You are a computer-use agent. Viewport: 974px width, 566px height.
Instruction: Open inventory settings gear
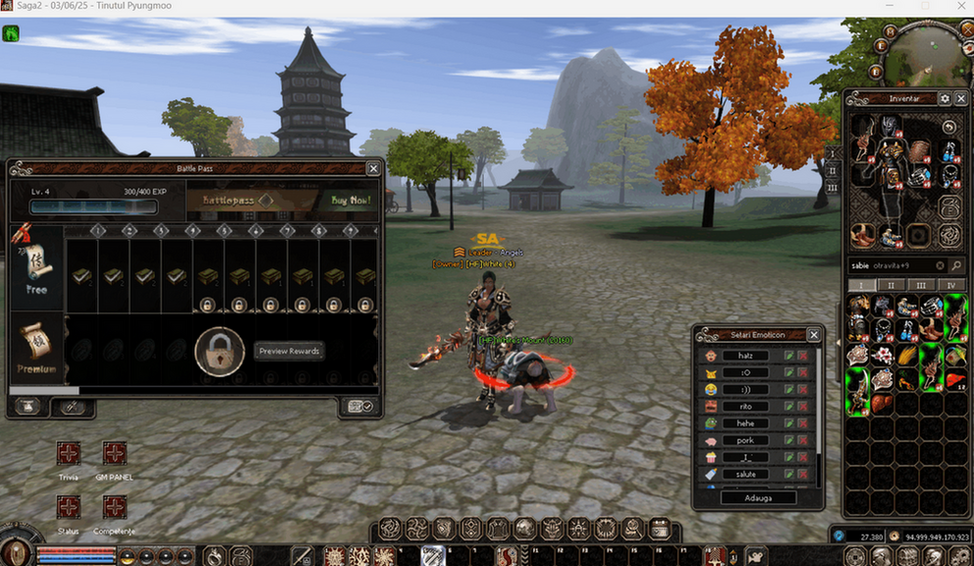click(945, 99)
